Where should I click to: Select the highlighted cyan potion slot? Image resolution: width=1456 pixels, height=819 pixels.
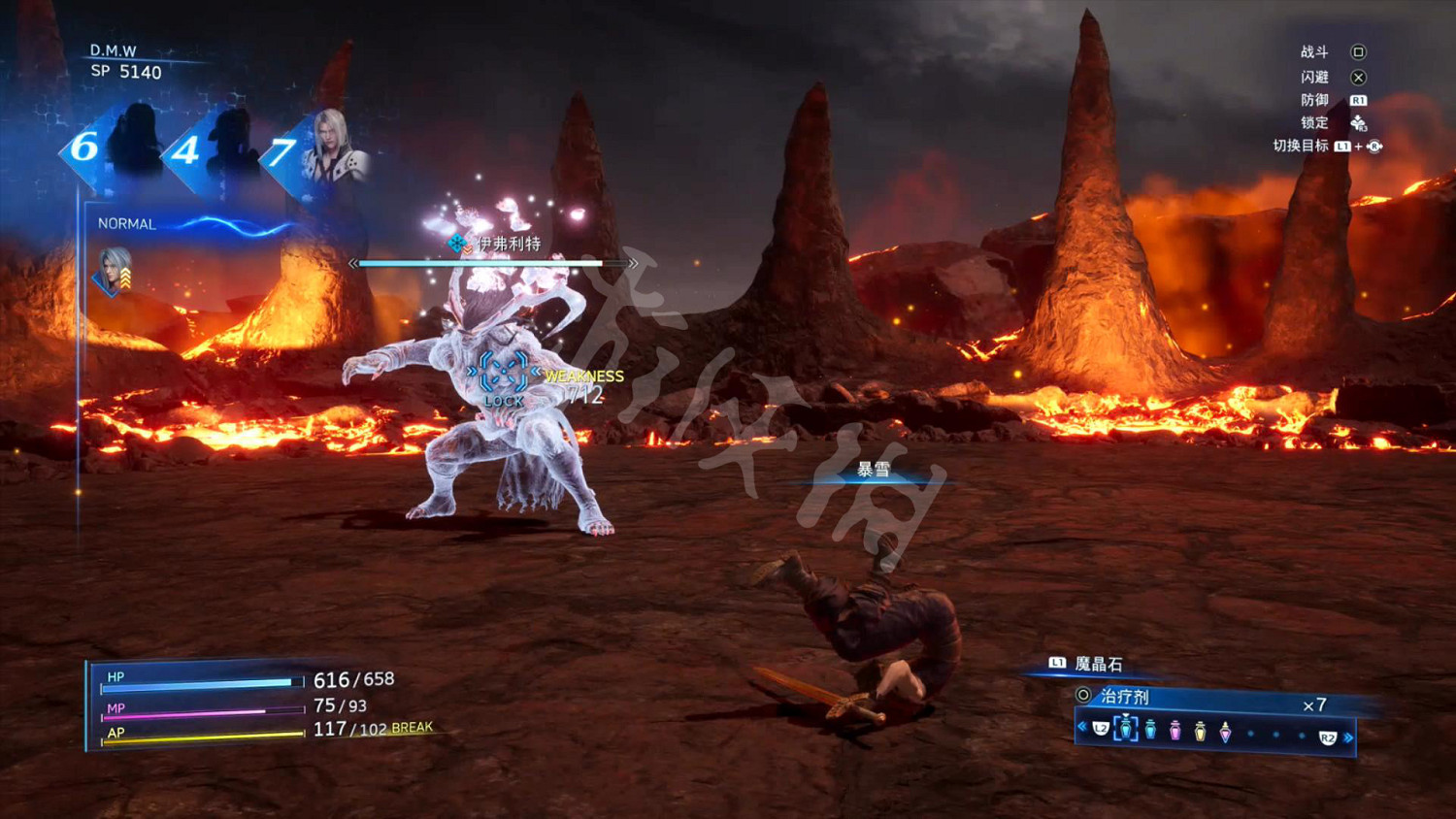[1125, 729]
